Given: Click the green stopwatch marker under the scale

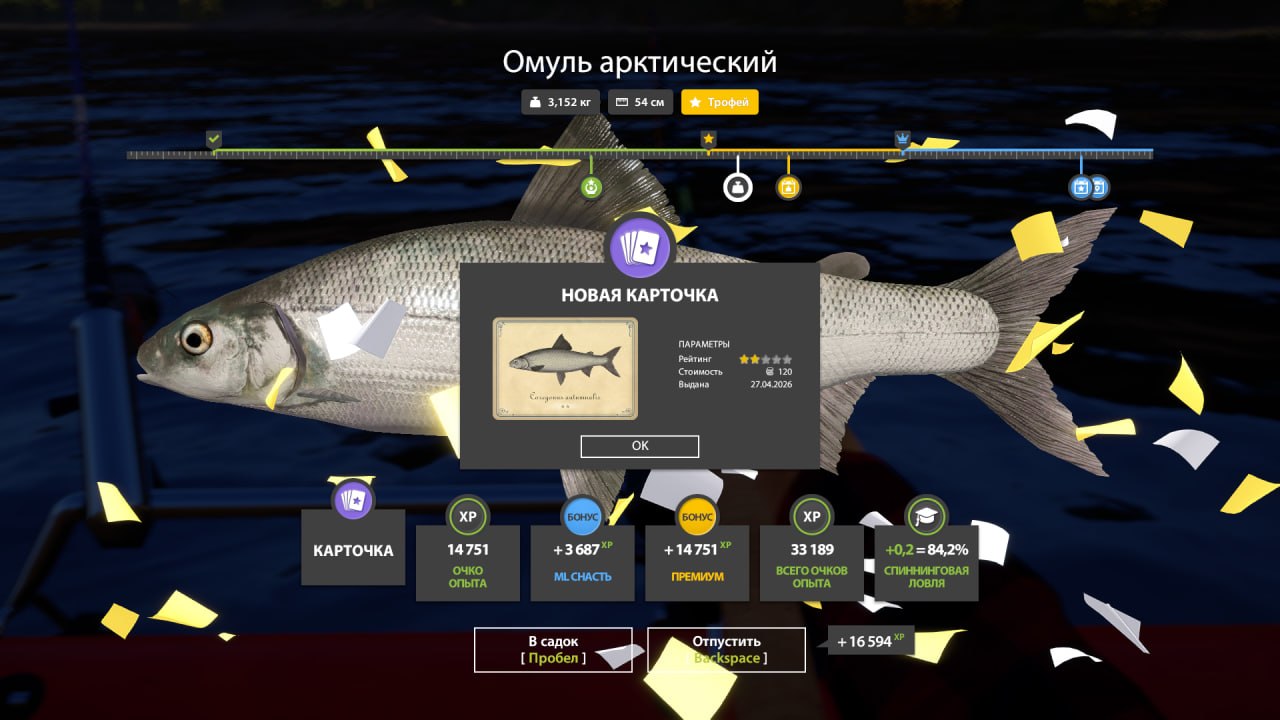Looking at the screenshot, I should click(x=594, y=186).
